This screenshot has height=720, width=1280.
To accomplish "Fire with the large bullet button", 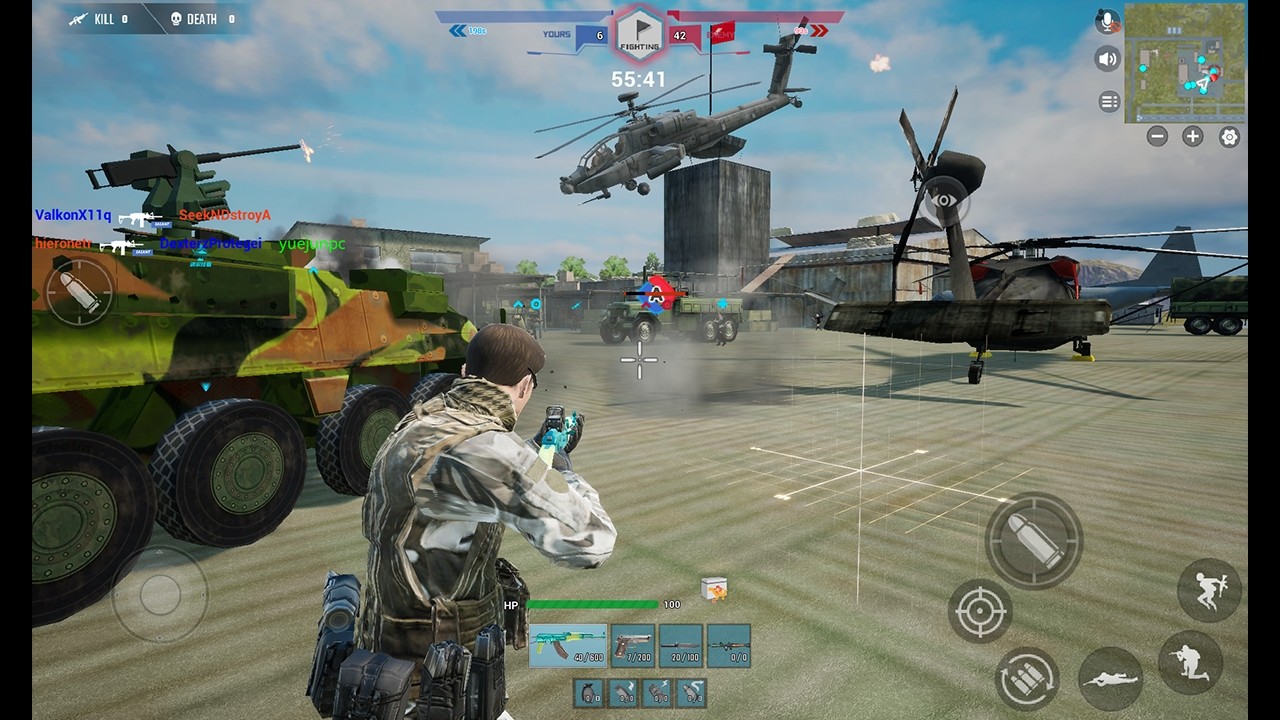I will [x=1034, y=541].
